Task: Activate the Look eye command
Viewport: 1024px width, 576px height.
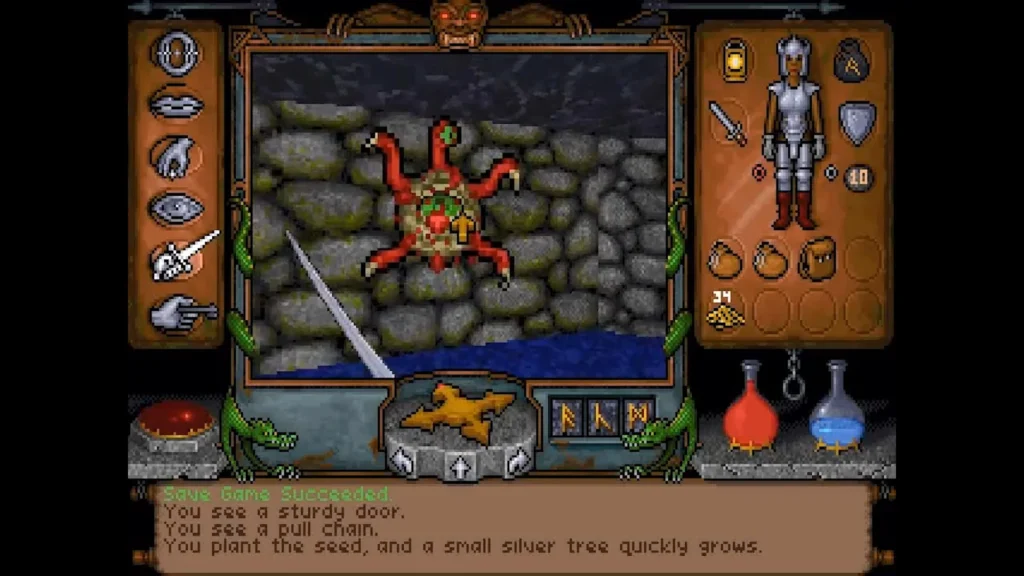Action: pyautogui.click(x=176, y=208)
